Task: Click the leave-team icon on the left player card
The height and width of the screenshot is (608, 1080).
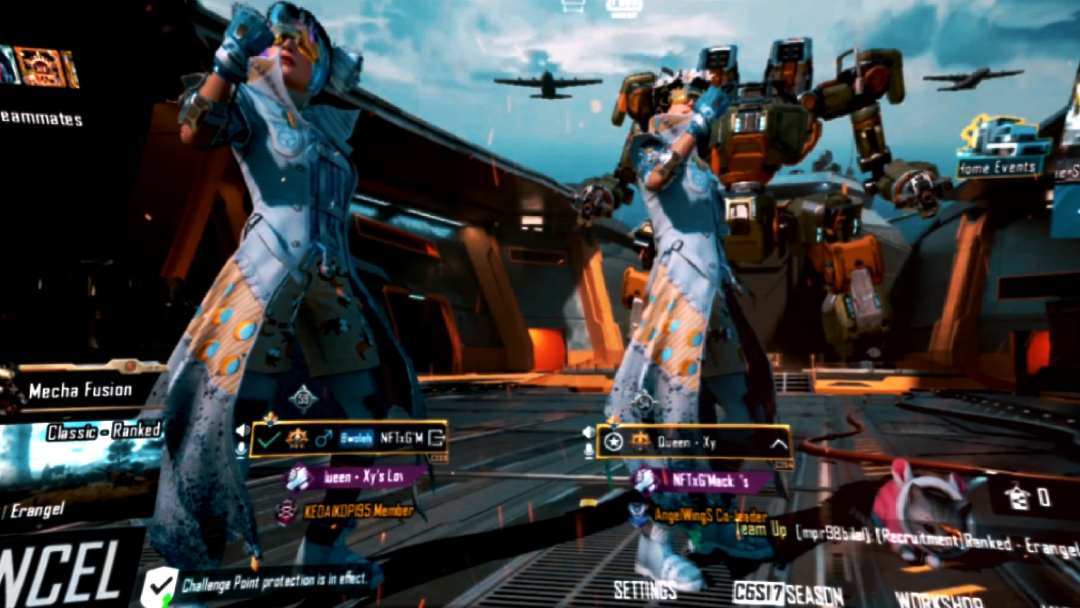Action: pyautogui.click(x=435, y=438)
